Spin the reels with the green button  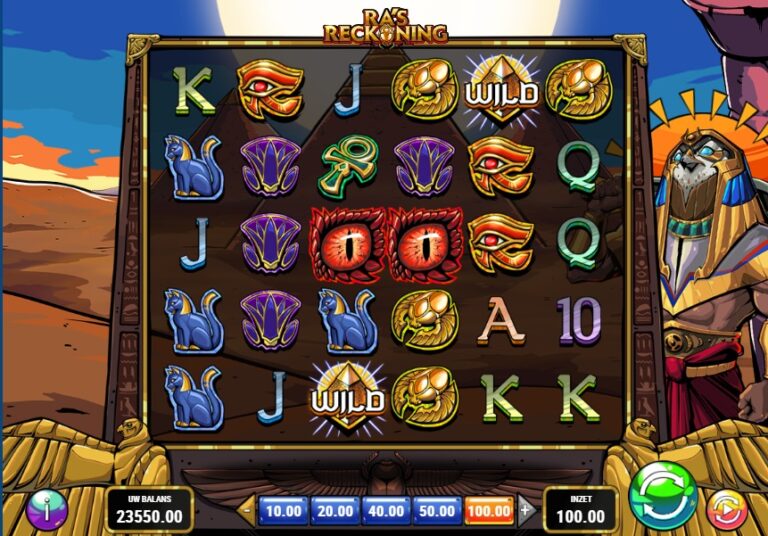[664, 495]
